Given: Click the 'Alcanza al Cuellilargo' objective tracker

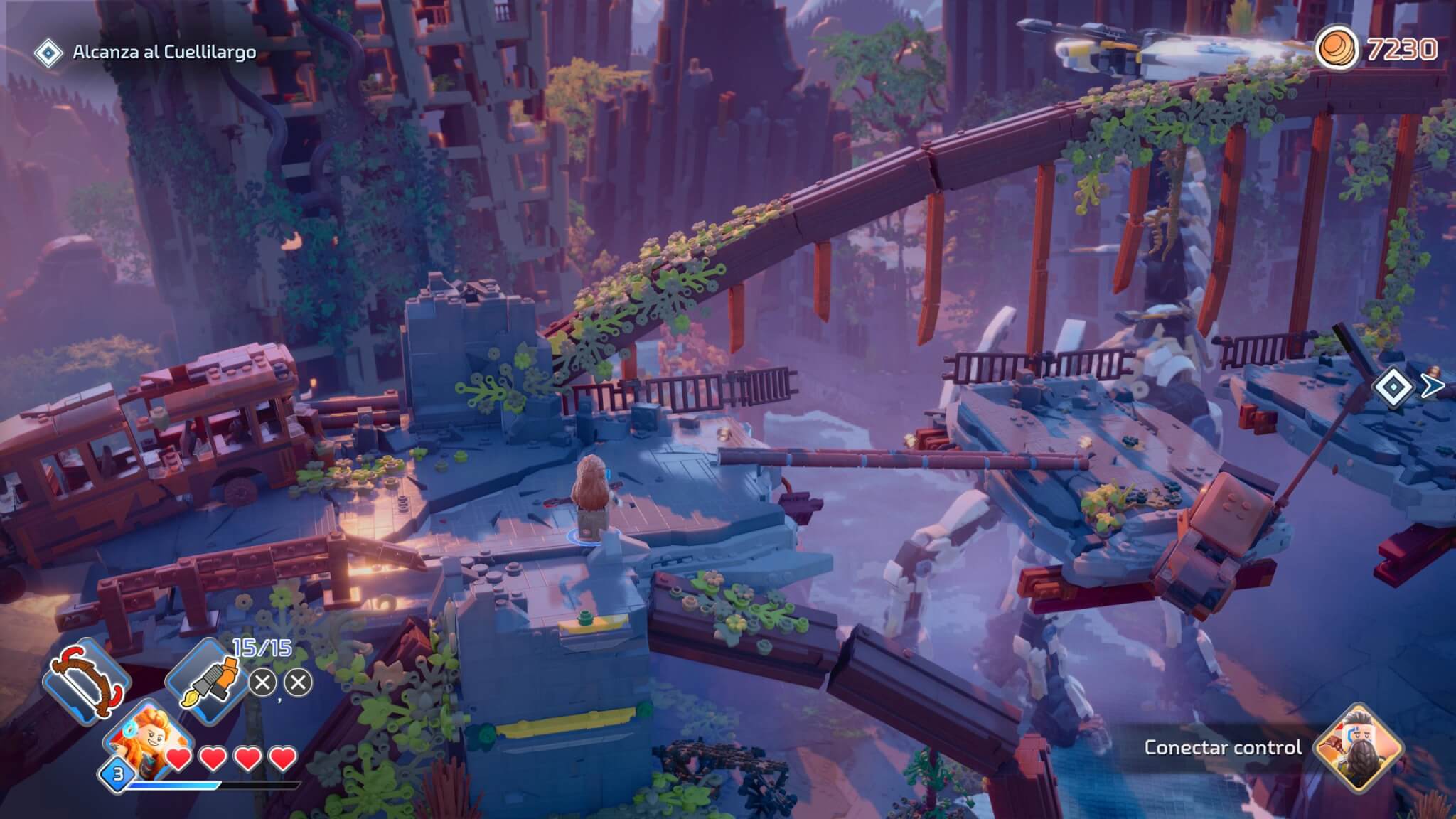Looking at the screenshot, I should [x=164, y=53].
